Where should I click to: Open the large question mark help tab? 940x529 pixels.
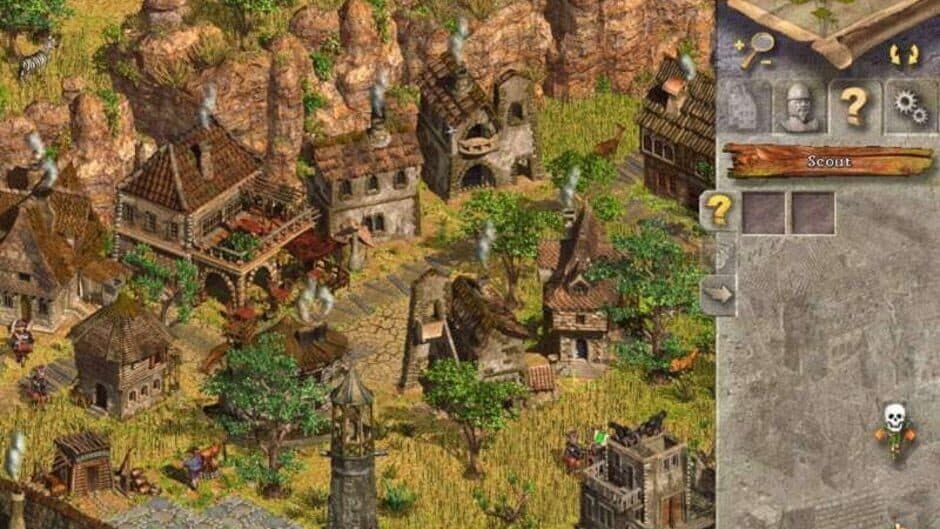coord(854,106)
